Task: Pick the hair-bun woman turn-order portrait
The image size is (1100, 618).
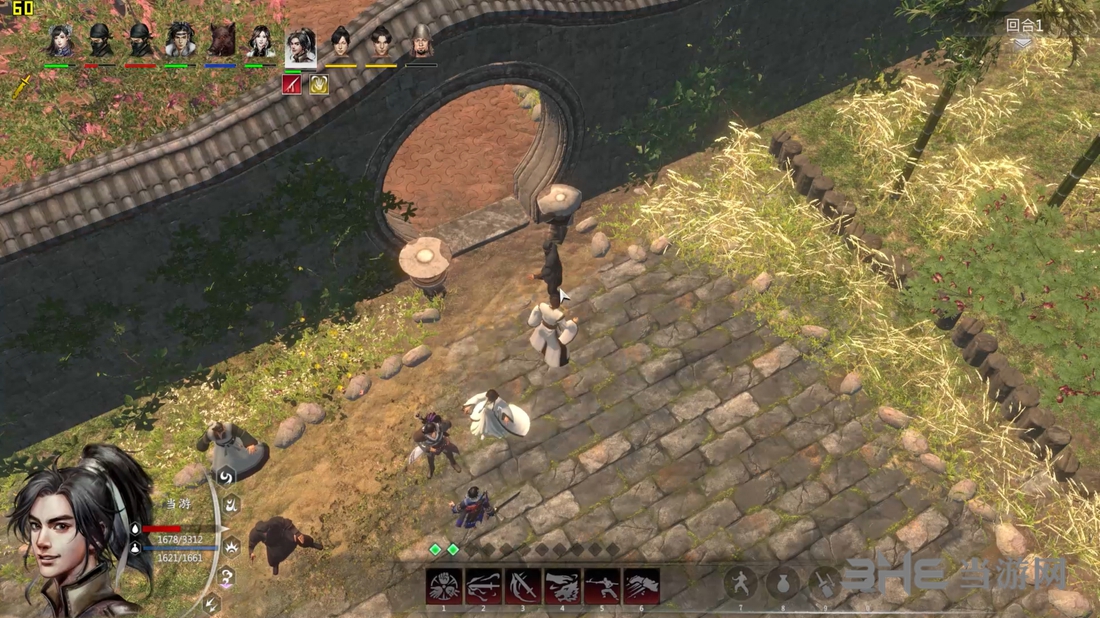Action: point(60,42)
